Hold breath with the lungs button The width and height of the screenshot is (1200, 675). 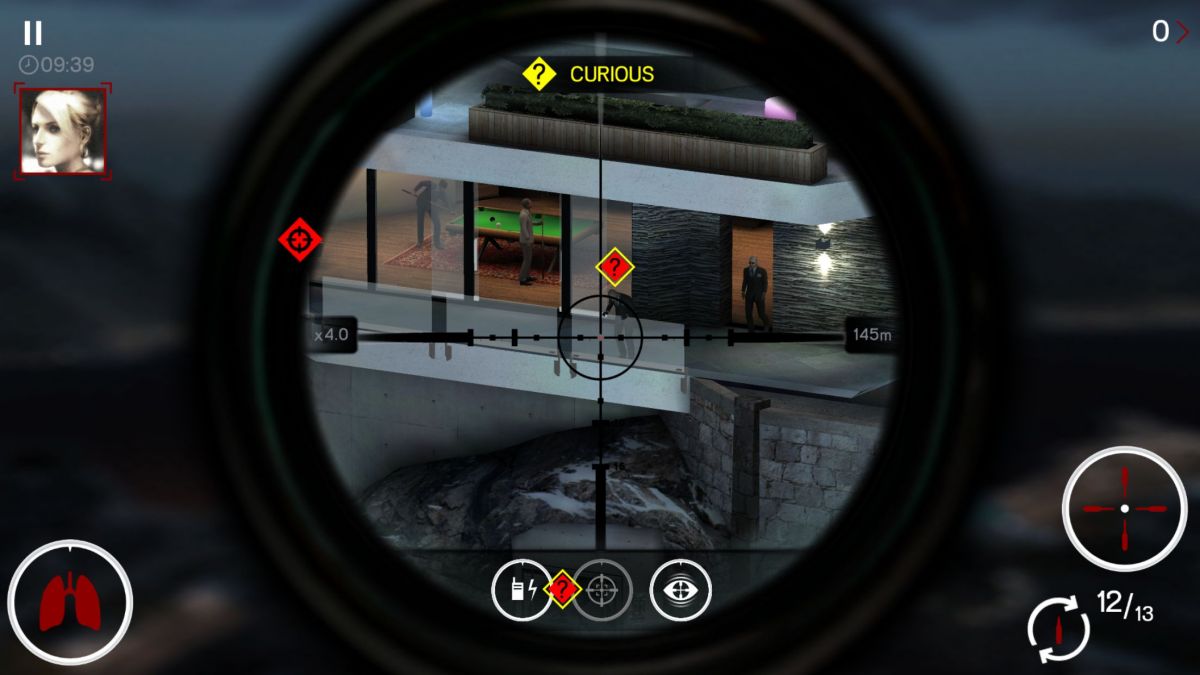(x=69, y=602)
